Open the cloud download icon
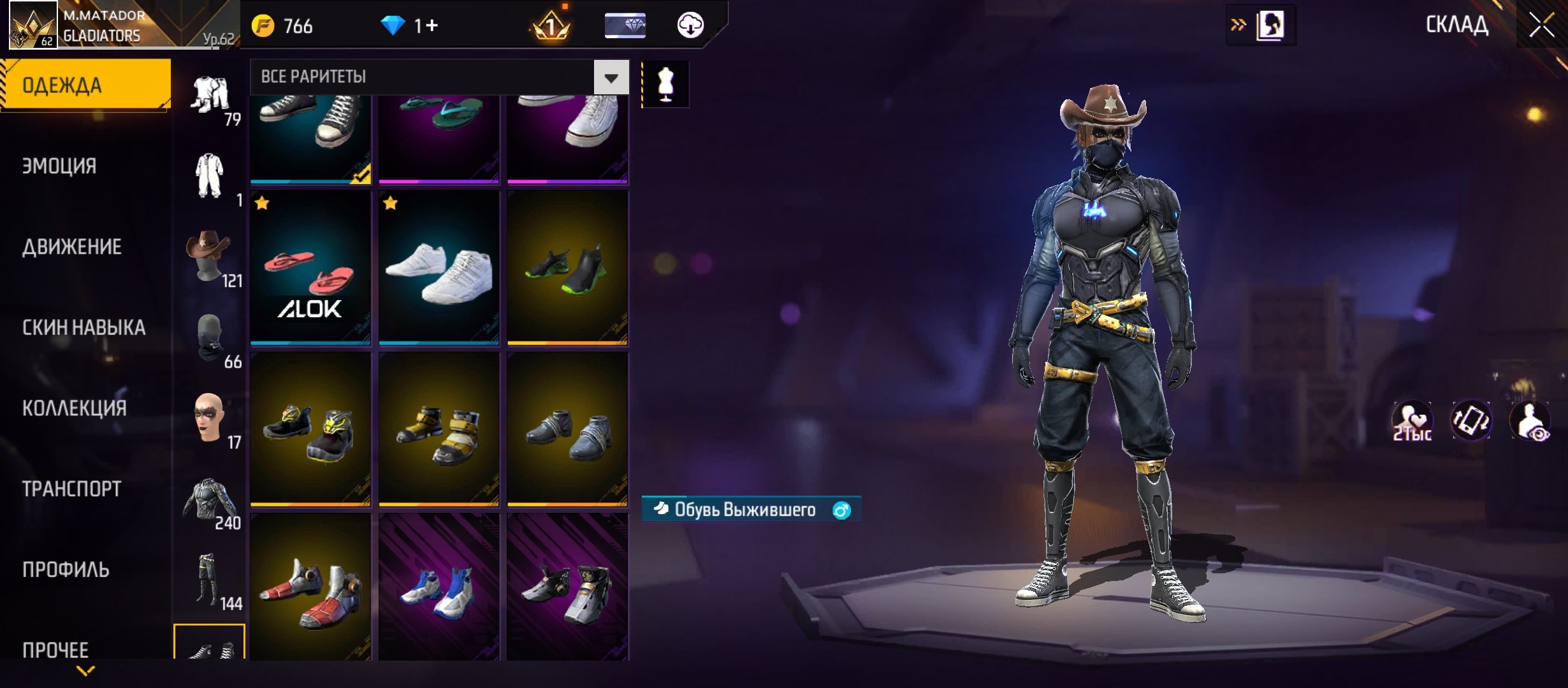Screen dimensions: 1568x688 coord(690,25)
